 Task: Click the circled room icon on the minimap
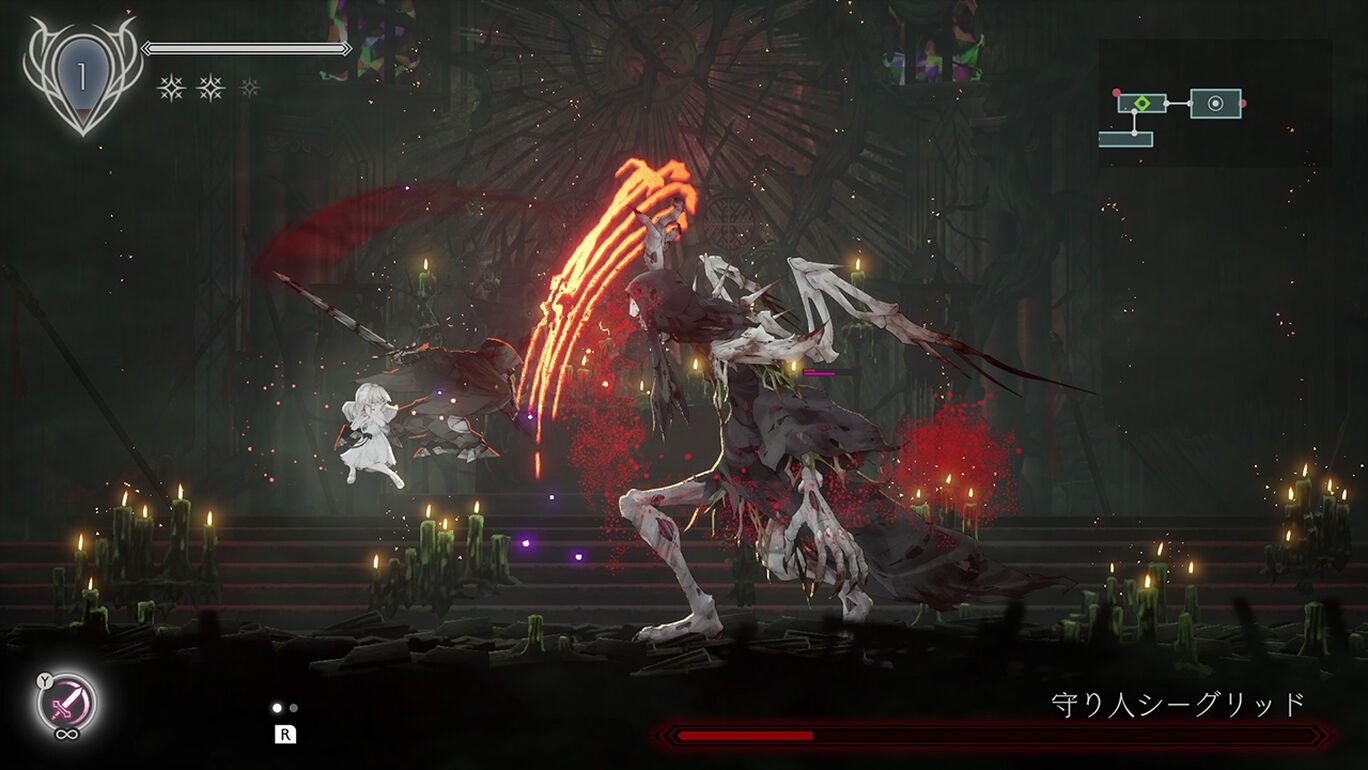[x=1216, y=104]
